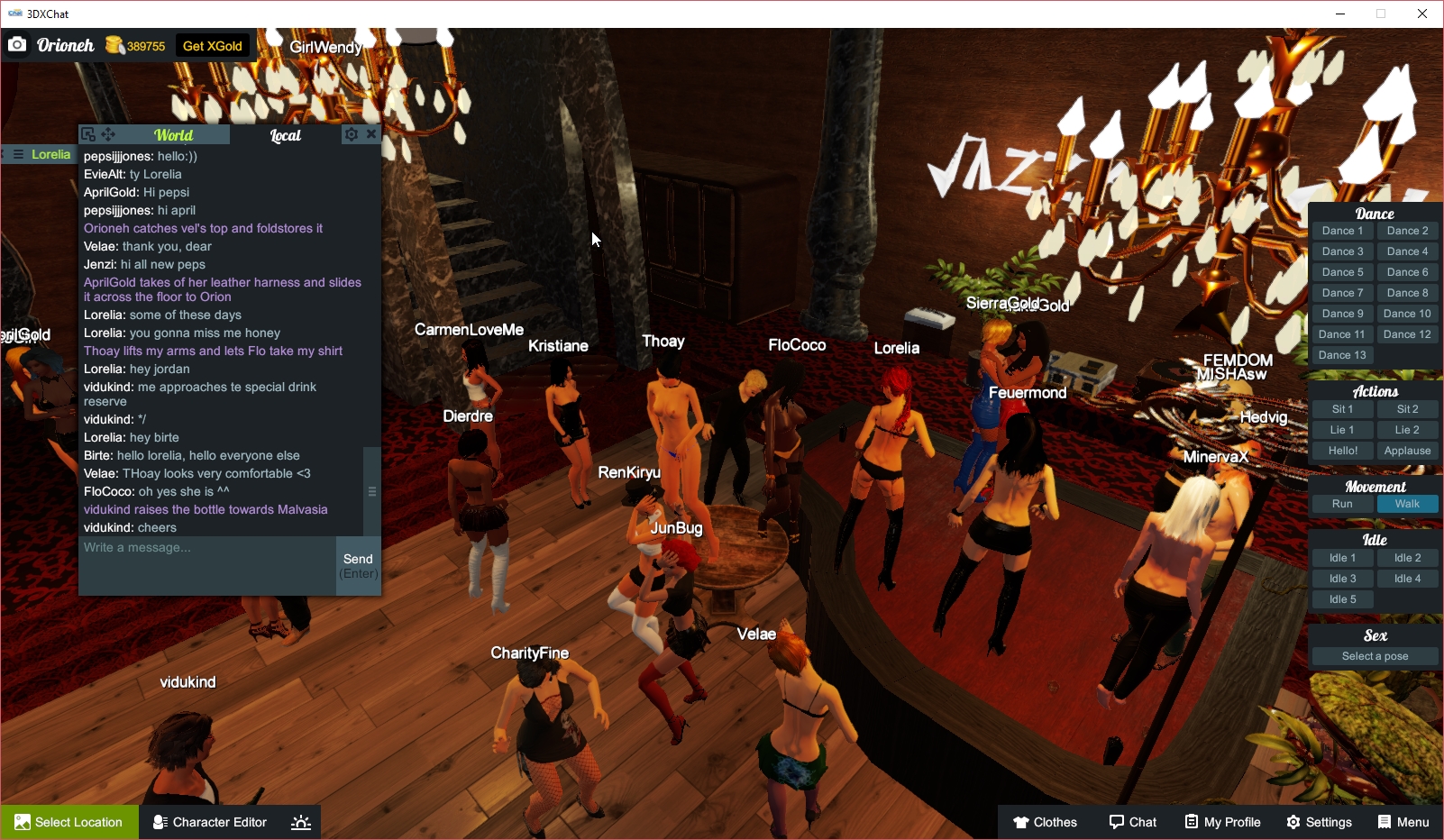Open the Chat panel from the bottom bar

point(1133,822)
